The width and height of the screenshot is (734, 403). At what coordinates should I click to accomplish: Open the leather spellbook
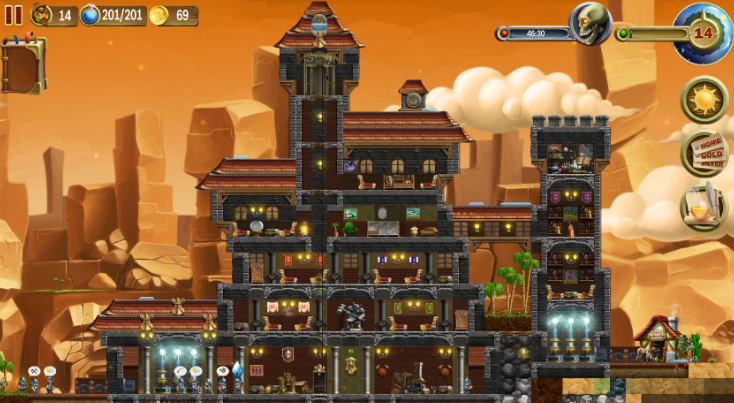[x=23, y=66]
